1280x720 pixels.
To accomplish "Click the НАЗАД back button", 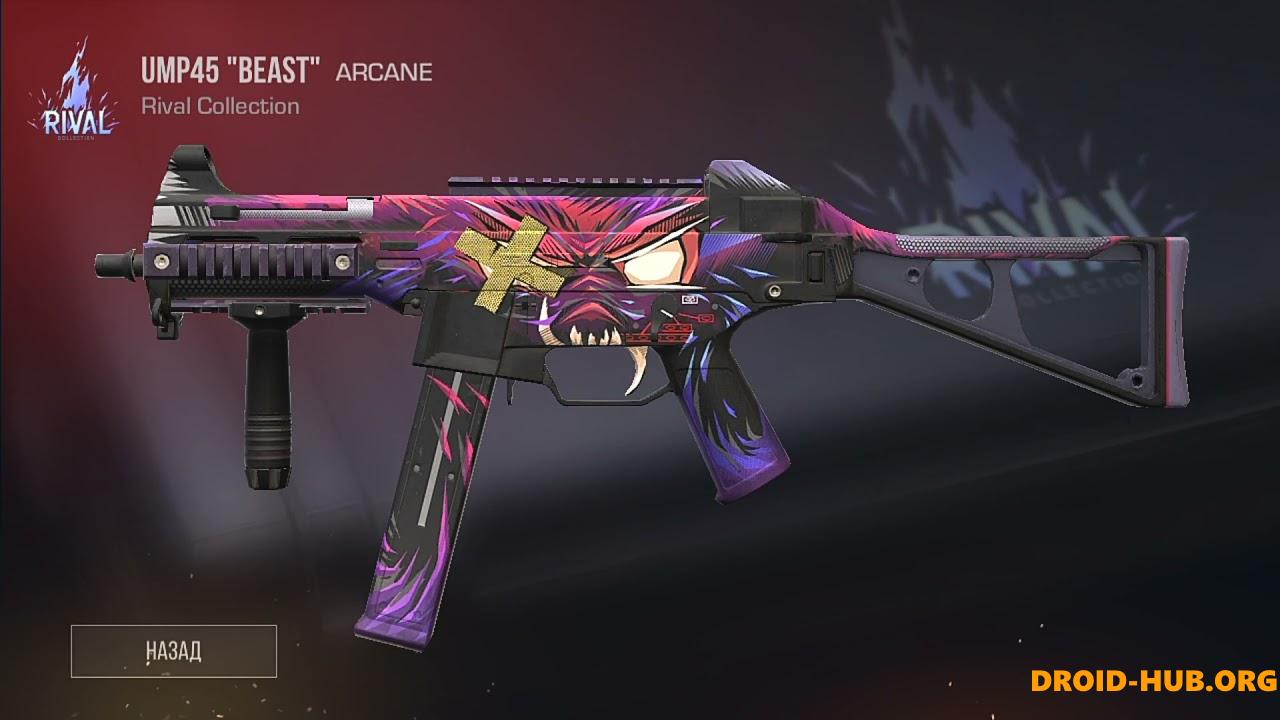I will pos(173,651).
